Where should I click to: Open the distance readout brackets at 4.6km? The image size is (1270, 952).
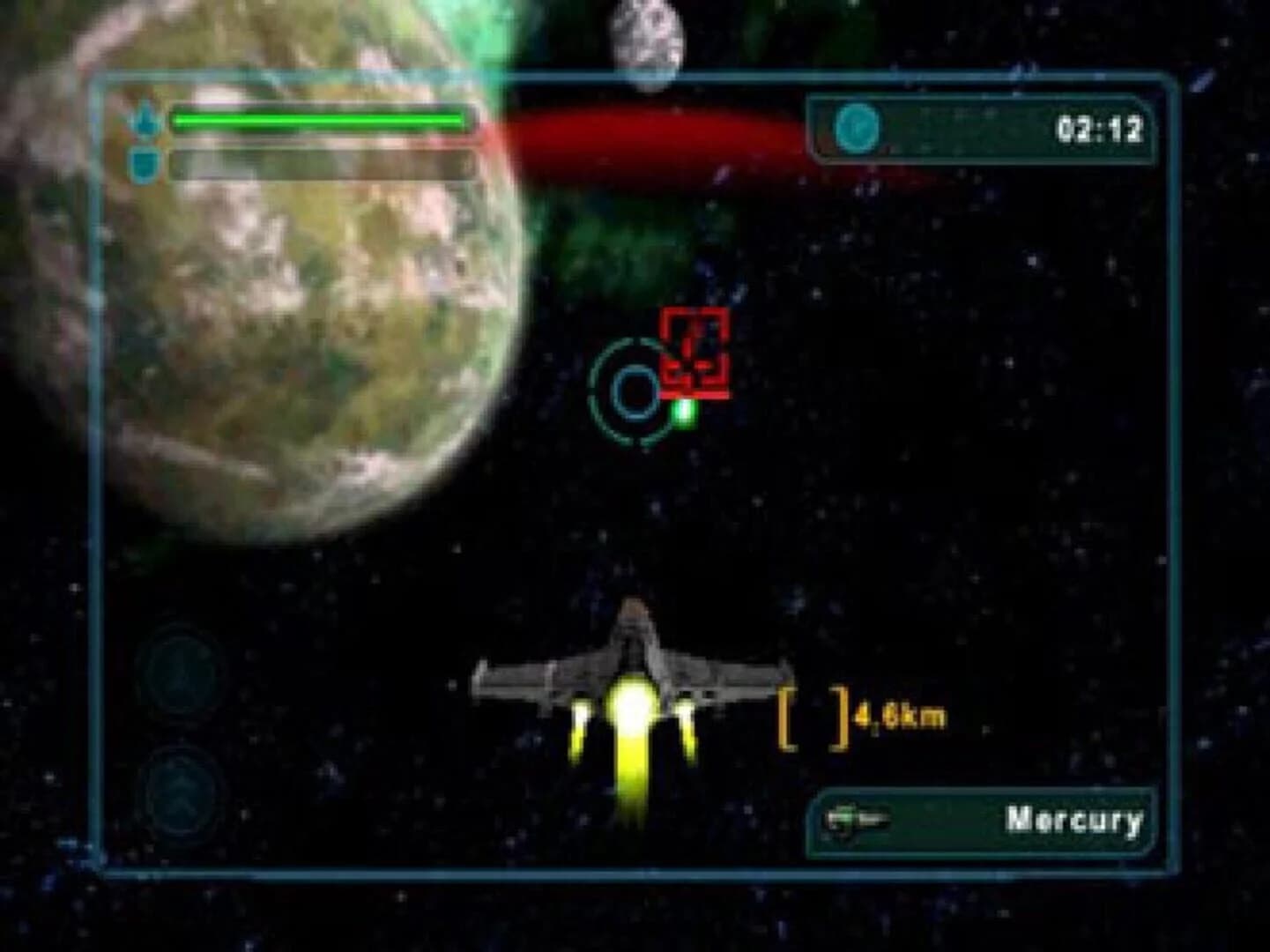(x=813, y=717)
